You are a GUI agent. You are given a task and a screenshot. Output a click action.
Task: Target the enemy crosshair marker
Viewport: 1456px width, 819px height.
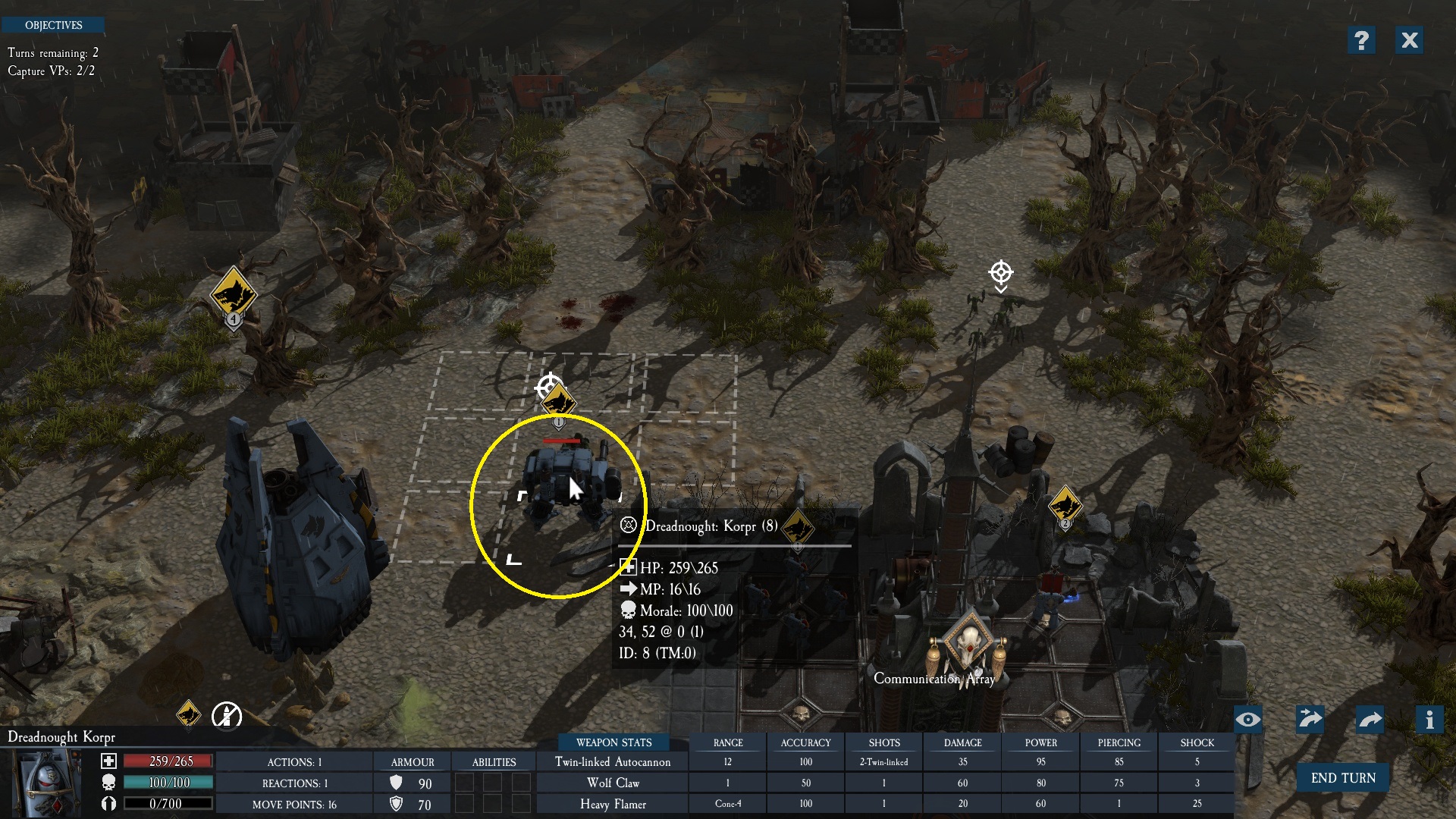[1000, 273]
